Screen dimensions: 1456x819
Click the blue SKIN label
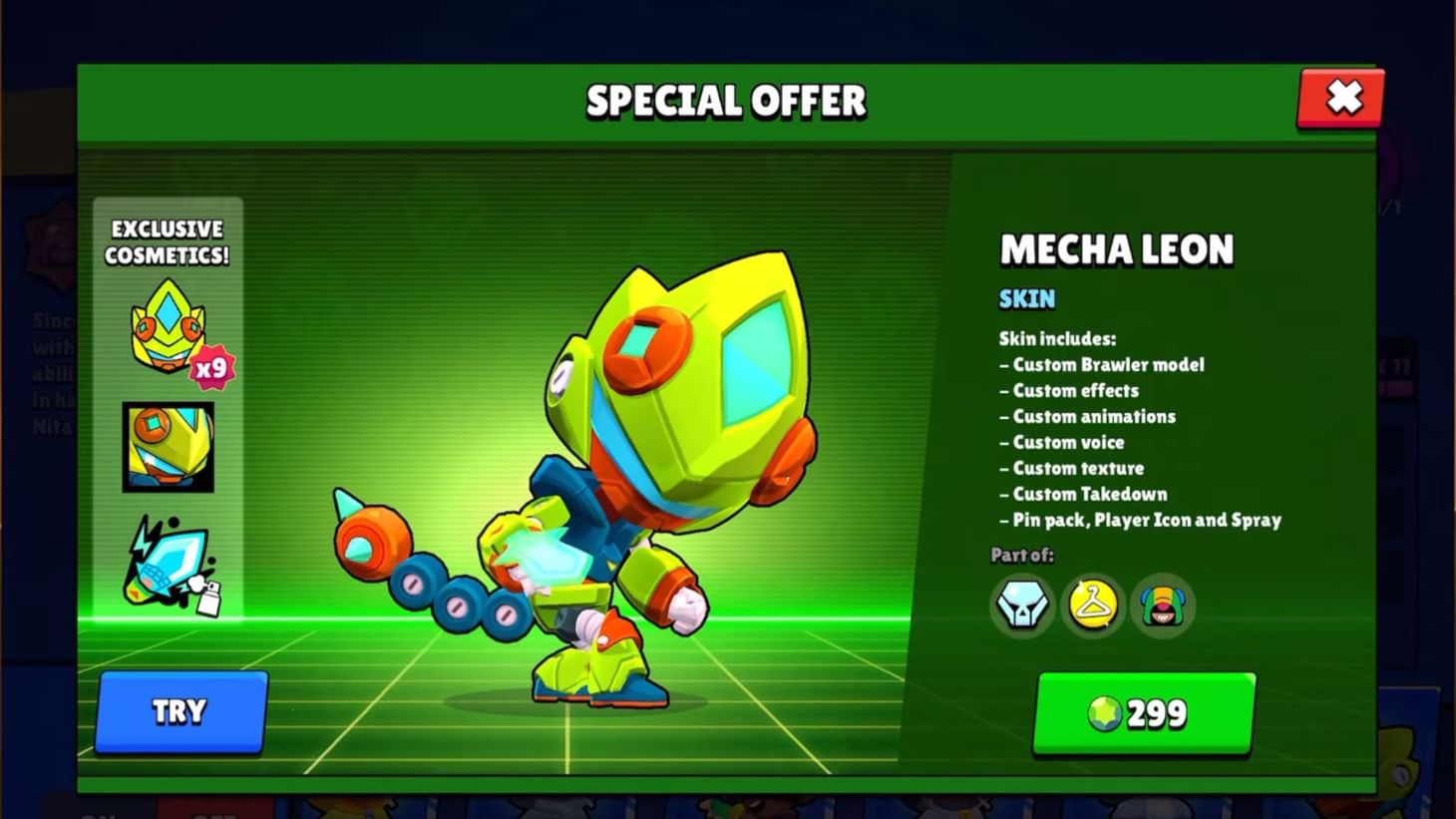click(1024, 298)
